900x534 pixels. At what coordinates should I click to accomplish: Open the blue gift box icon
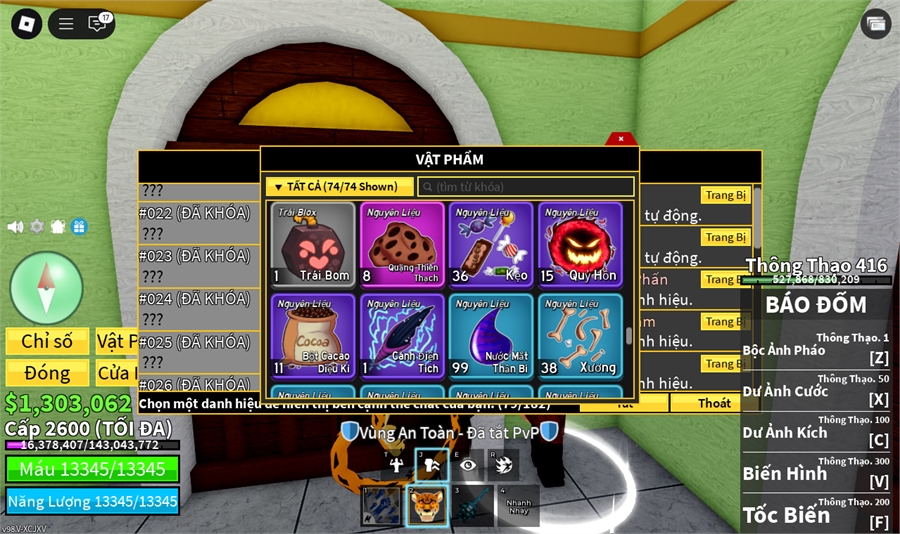(x=79, y=227)
